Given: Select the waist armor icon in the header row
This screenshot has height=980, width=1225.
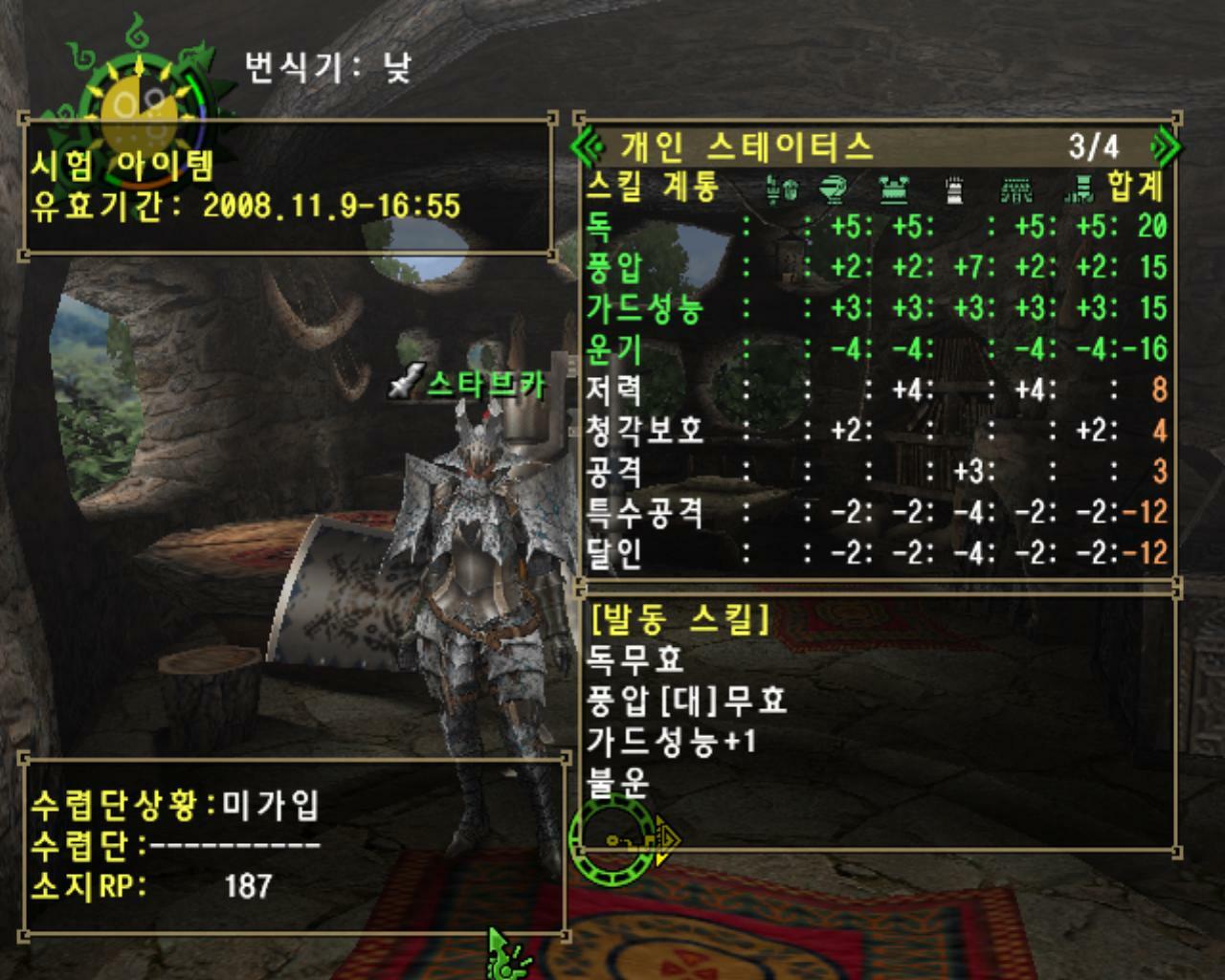Looking at the screenshot, I should coord(1015,190).
